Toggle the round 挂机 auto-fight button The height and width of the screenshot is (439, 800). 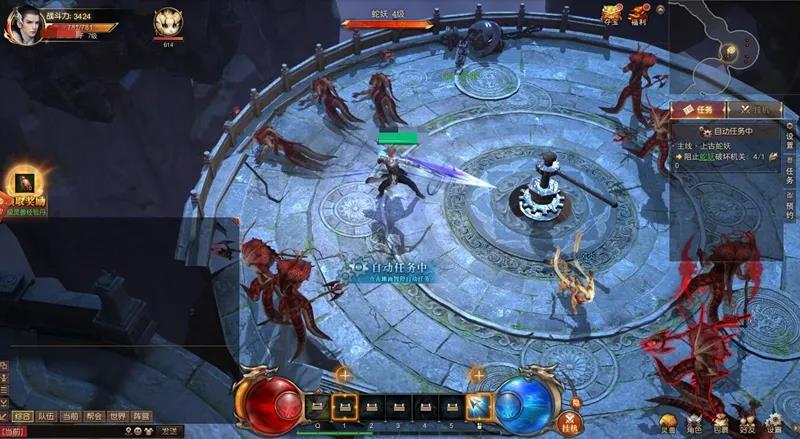coord(572,423)
